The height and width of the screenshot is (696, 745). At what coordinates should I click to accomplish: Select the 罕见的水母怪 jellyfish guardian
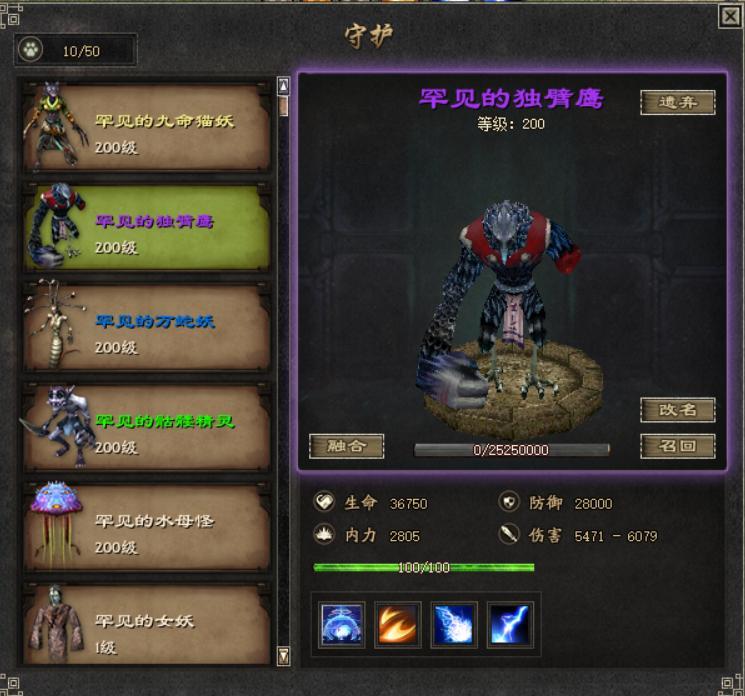148,529
